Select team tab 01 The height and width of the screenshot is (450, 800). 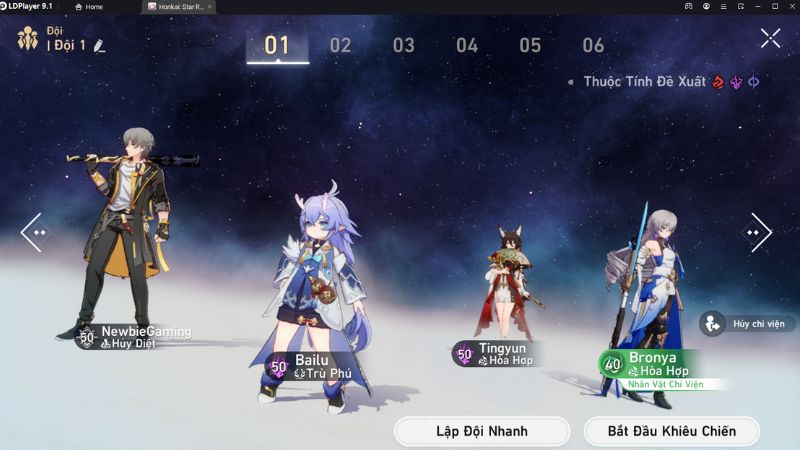coord(277,45)
